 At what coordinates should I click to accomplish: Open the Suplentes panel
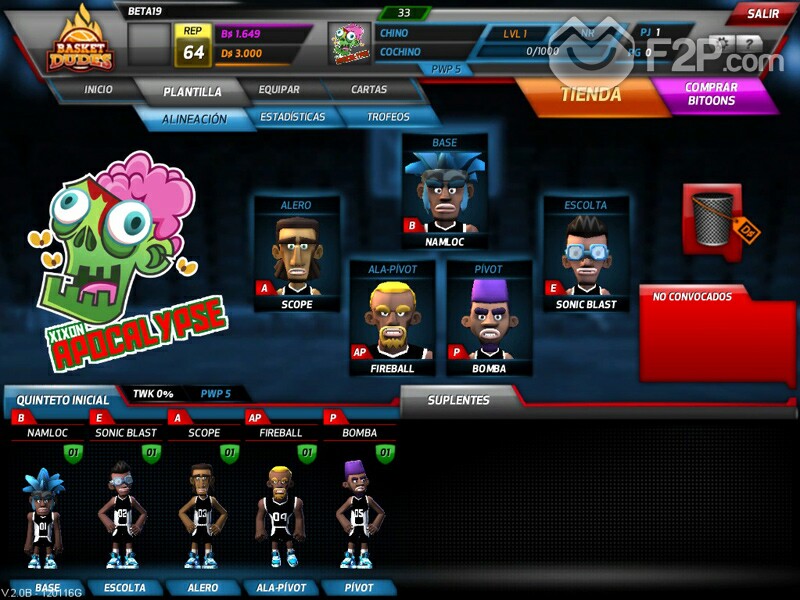tap(459, 400)
